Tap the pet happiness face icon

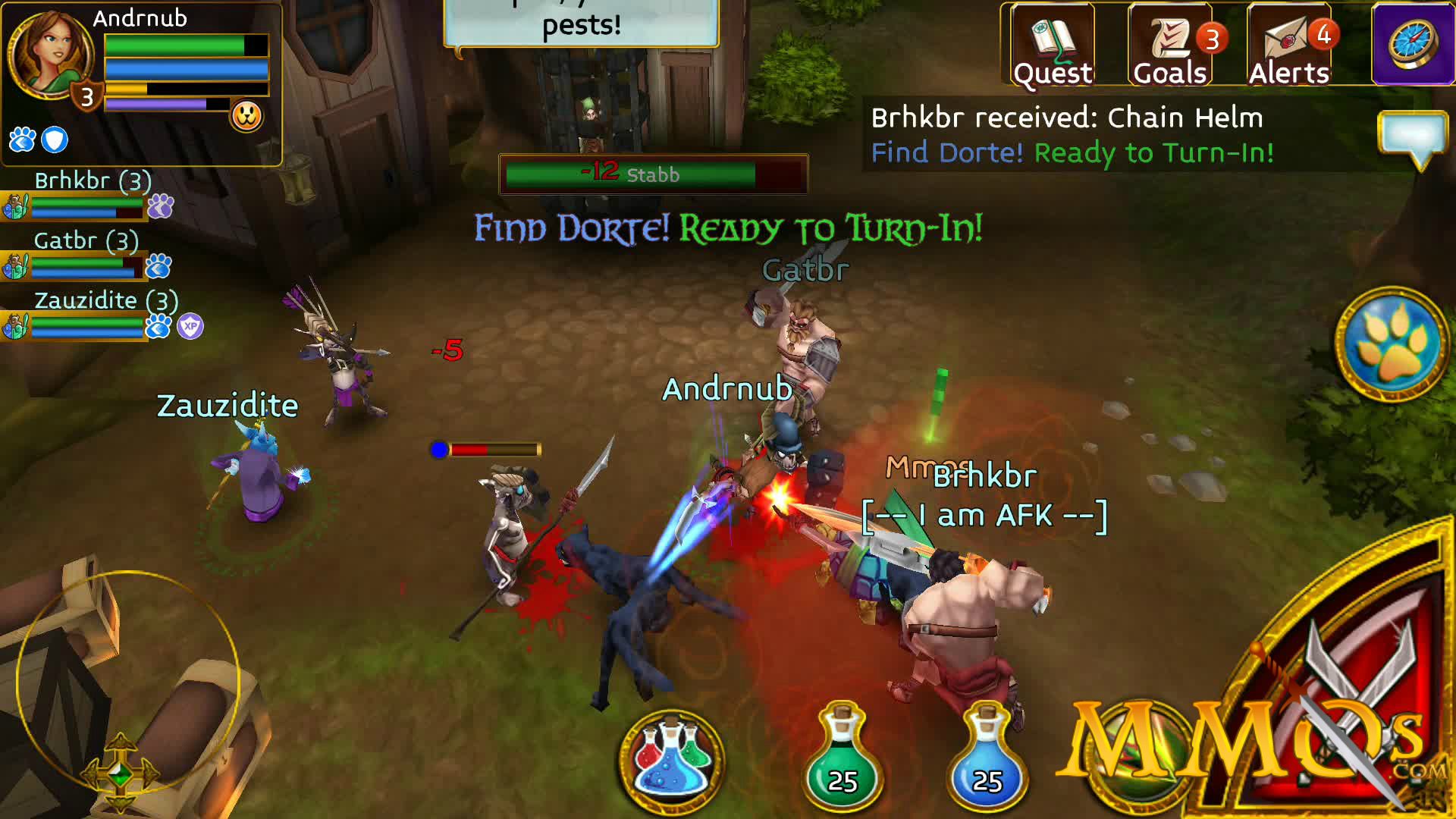246,117
